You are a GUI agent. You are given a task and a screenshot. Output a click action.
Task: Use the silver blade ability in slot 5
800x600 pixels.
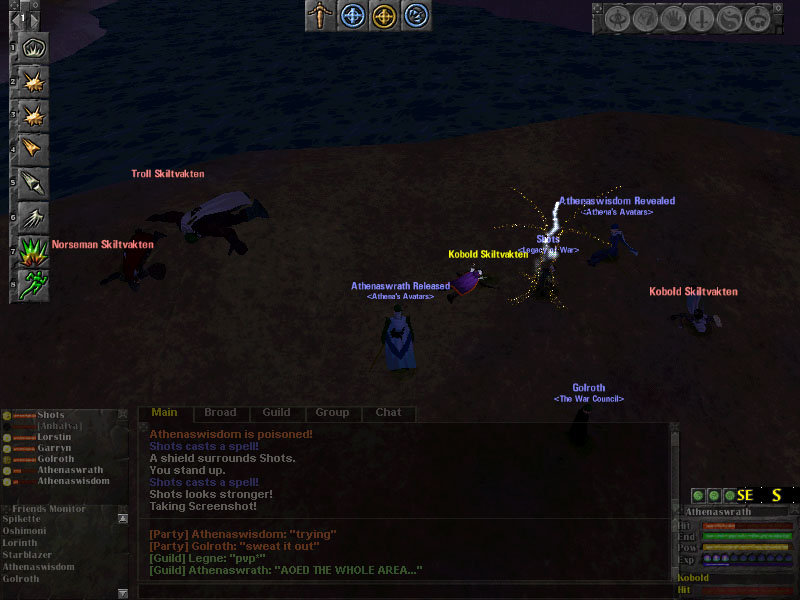tap(34, 183)
